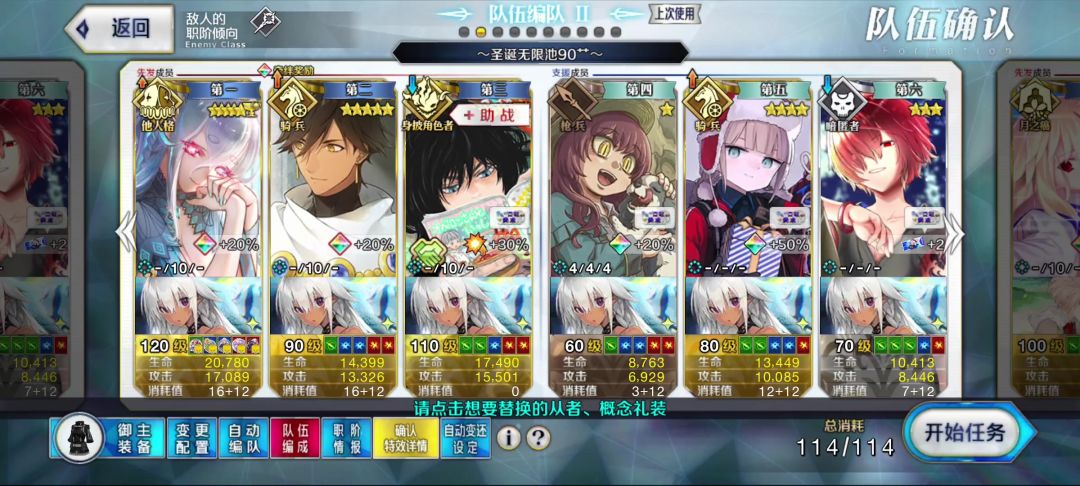The height and width of the screenshot is (486, 1080).
Task: Select the 变更配置 change layout button
Action: pos(191,437)
